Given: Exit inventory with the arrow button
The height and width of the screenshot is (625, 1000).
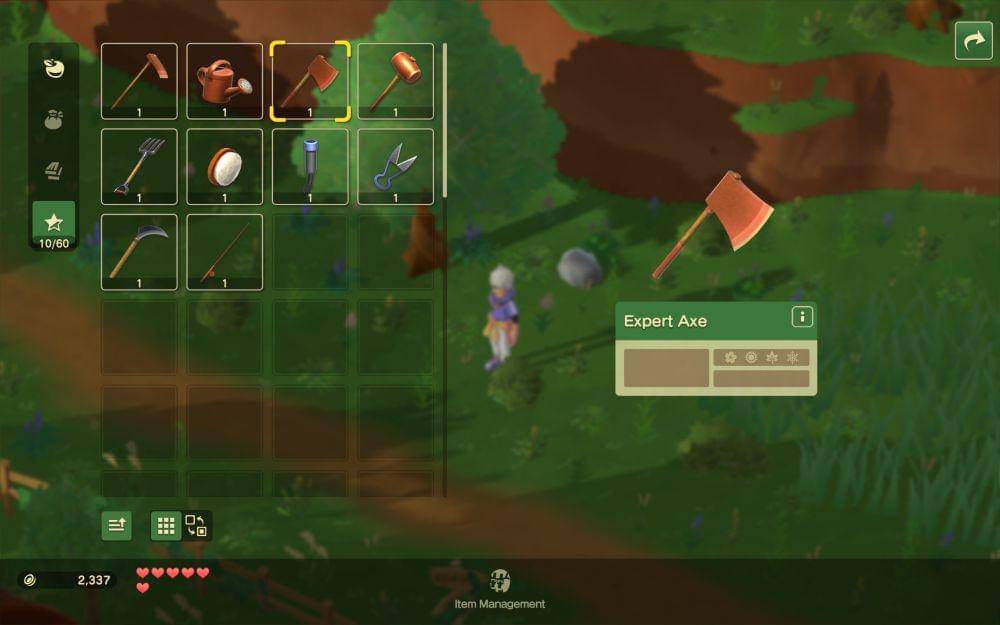Looking at the screenshot, I should point(973,41).
